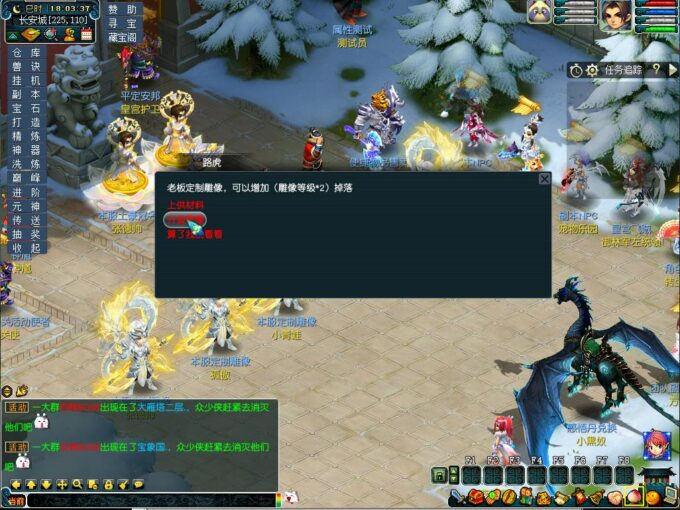Open the 进阶 advancement menu
The width and height of the screenshot is (680, 510).
[26, 192]
